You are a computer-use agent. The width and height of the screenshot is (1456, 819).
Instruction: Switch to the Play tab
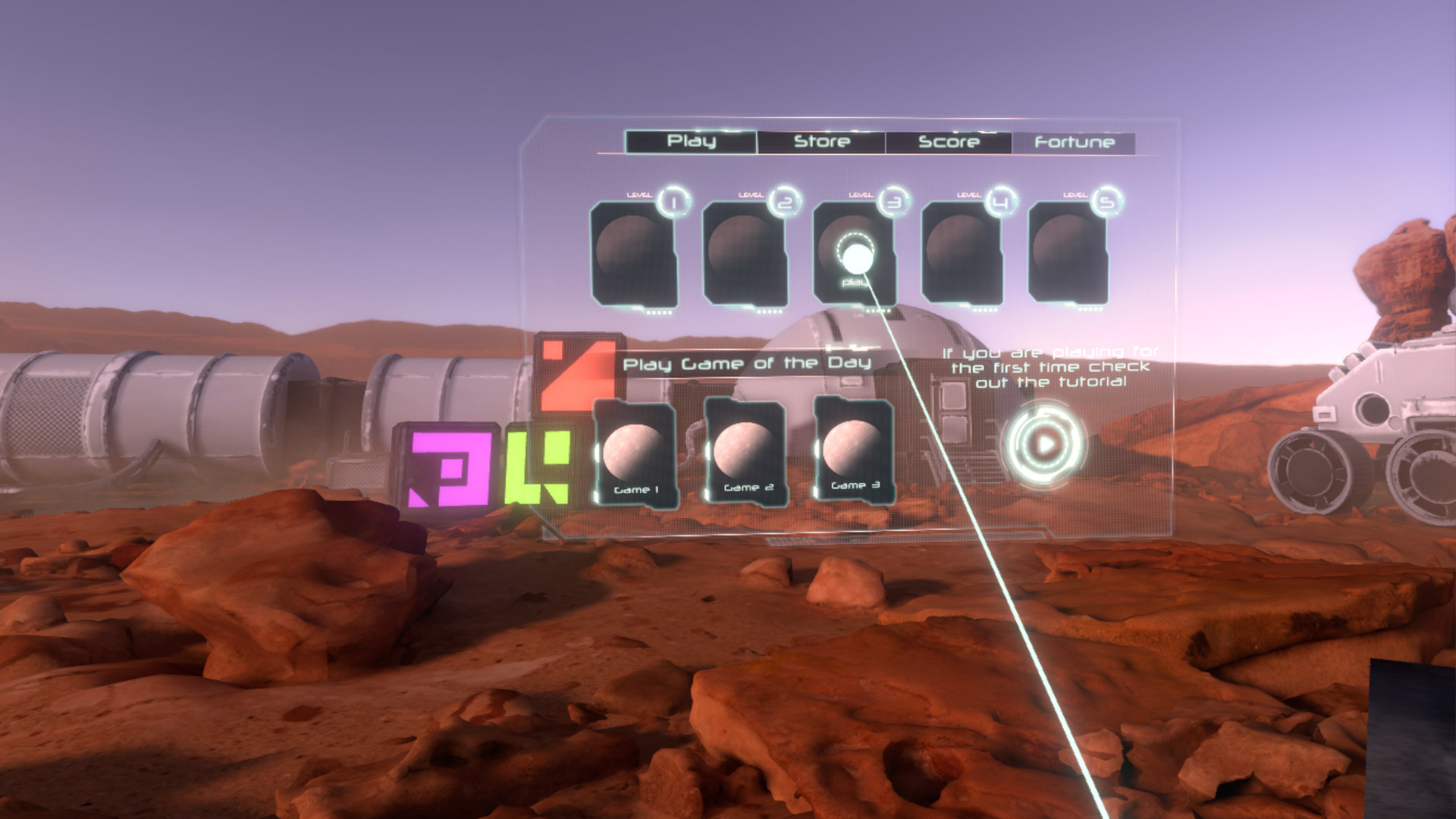pos(691,142)
